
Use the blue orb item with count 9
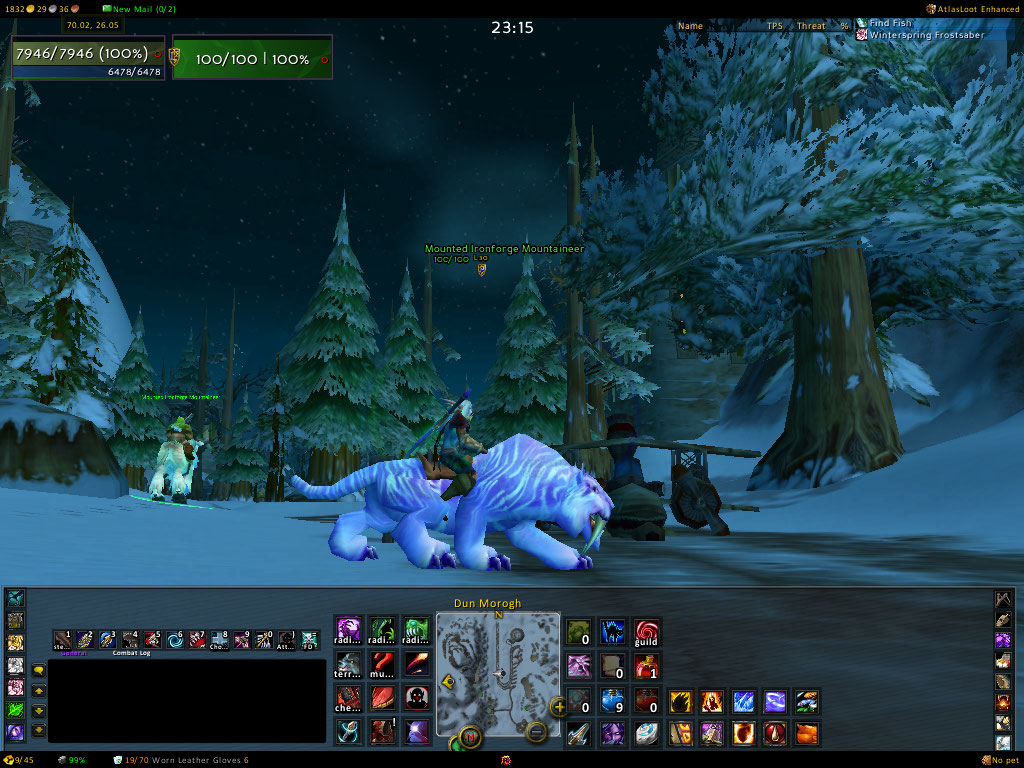613,700
